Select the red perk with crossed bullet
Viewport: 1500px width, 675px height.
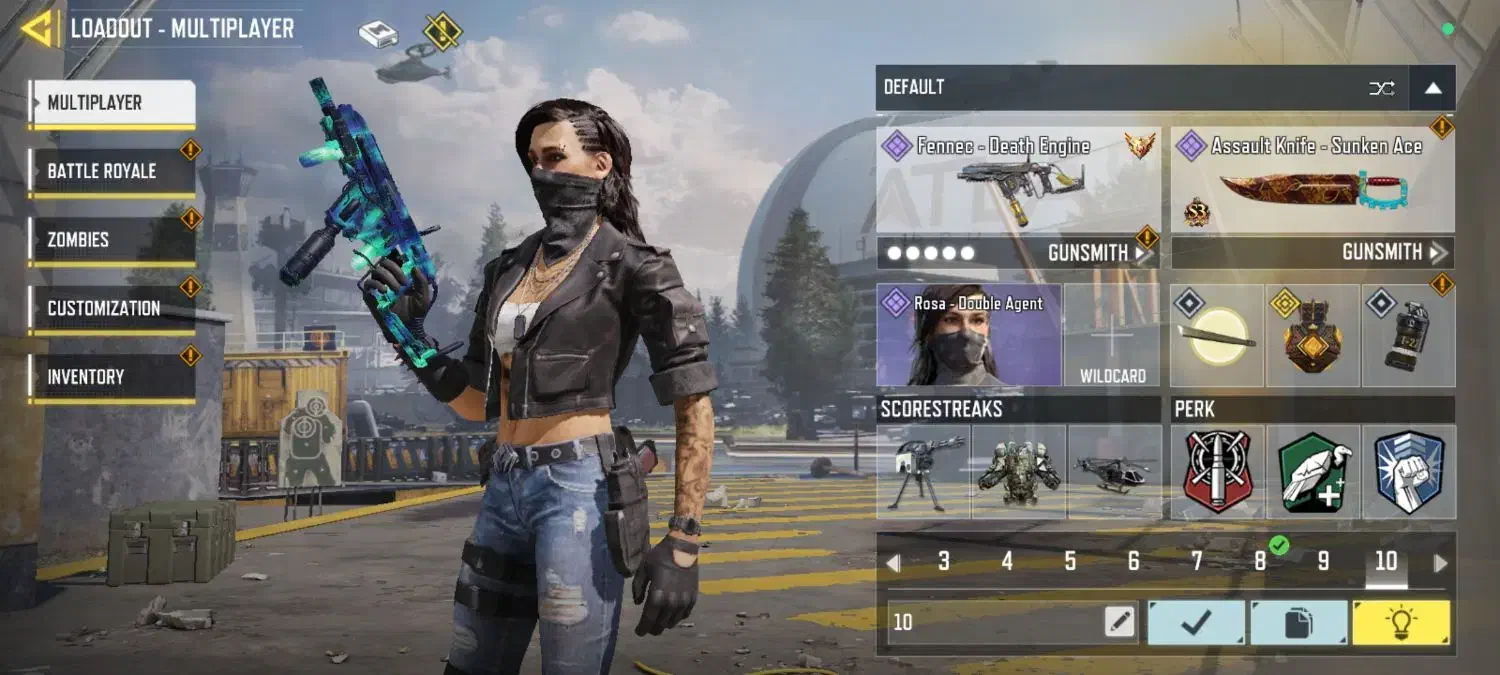(x=1217, y=471)
